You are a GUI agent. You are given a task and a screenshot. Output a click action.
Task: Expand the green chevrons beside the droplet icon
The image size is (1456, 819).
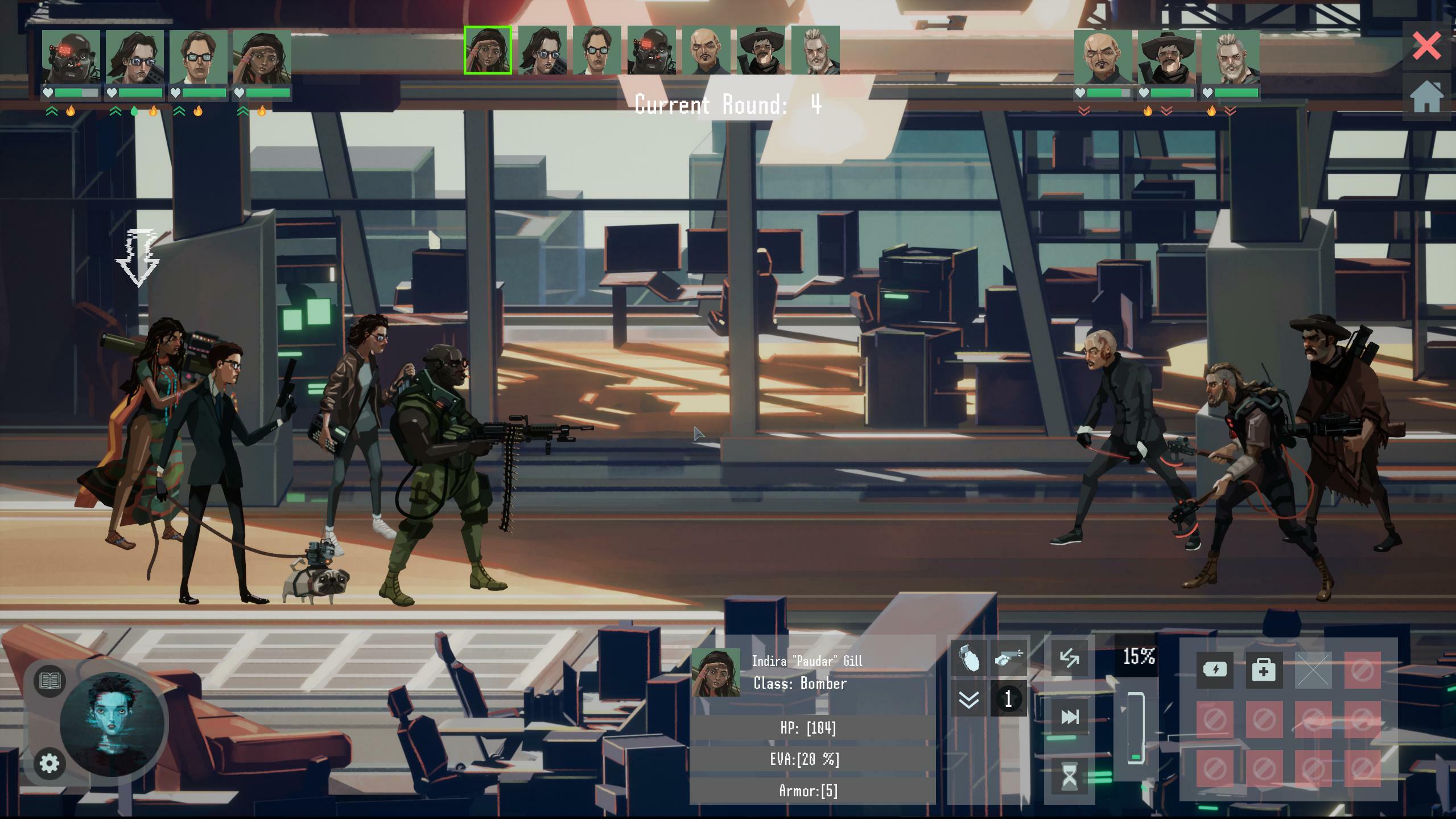[116, 112]
